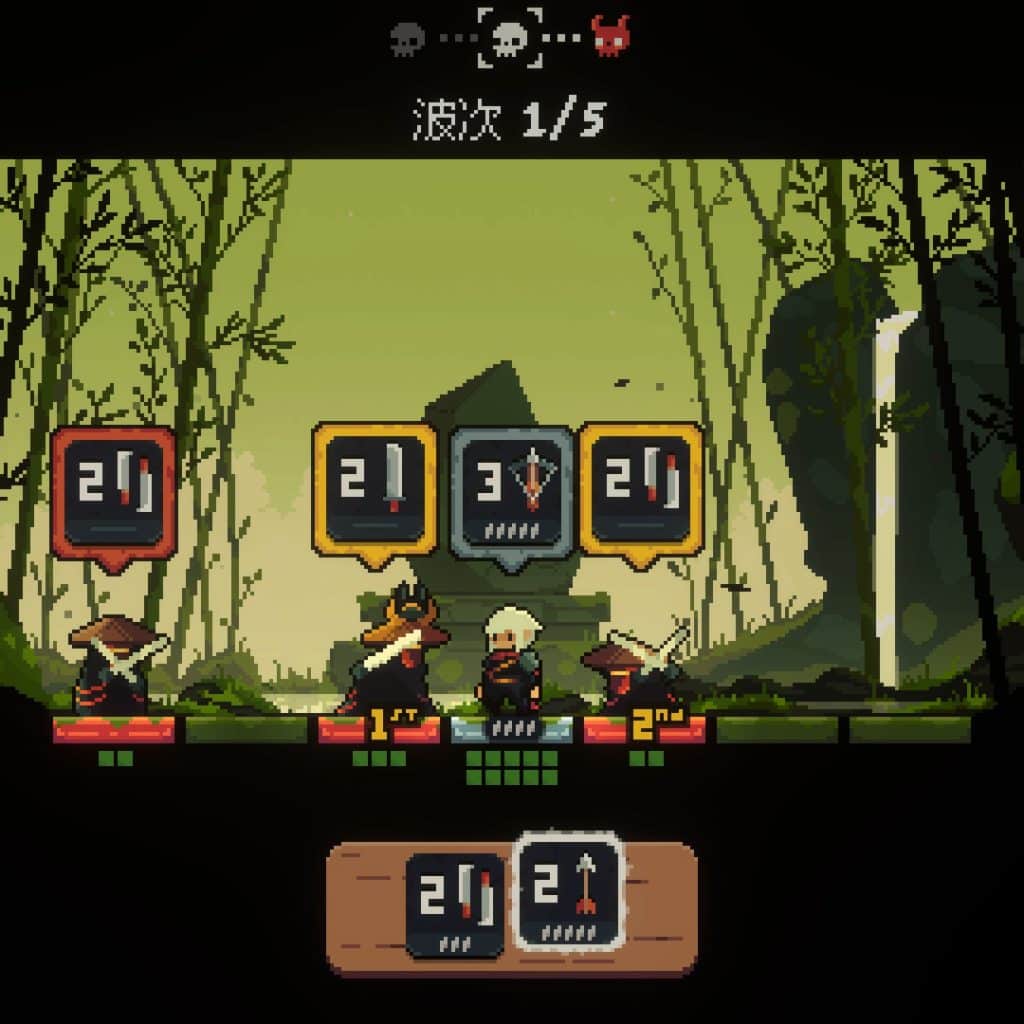
Task: Click the red demon boss icon
Action: tap(610, 37)
